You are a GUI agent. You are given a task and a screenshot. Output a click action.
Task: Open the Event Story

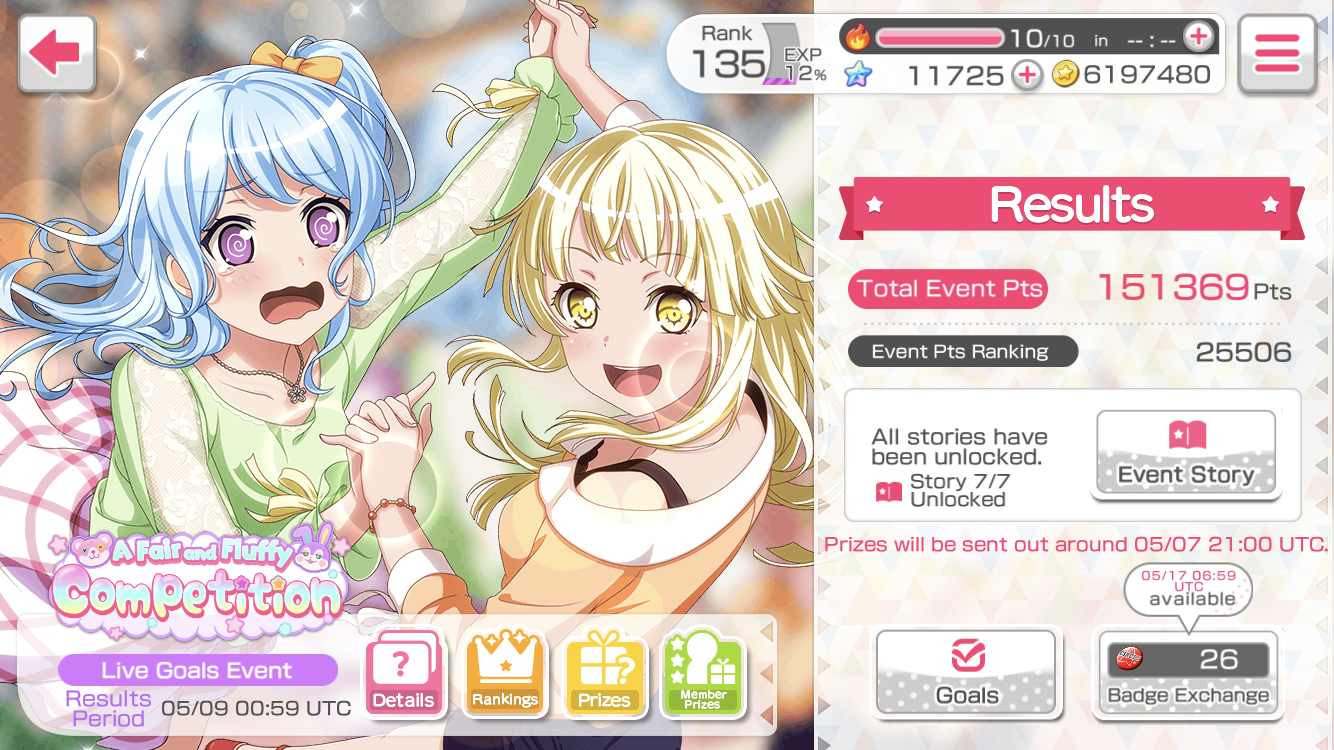pyautogui.click(x=1186, y=455)
